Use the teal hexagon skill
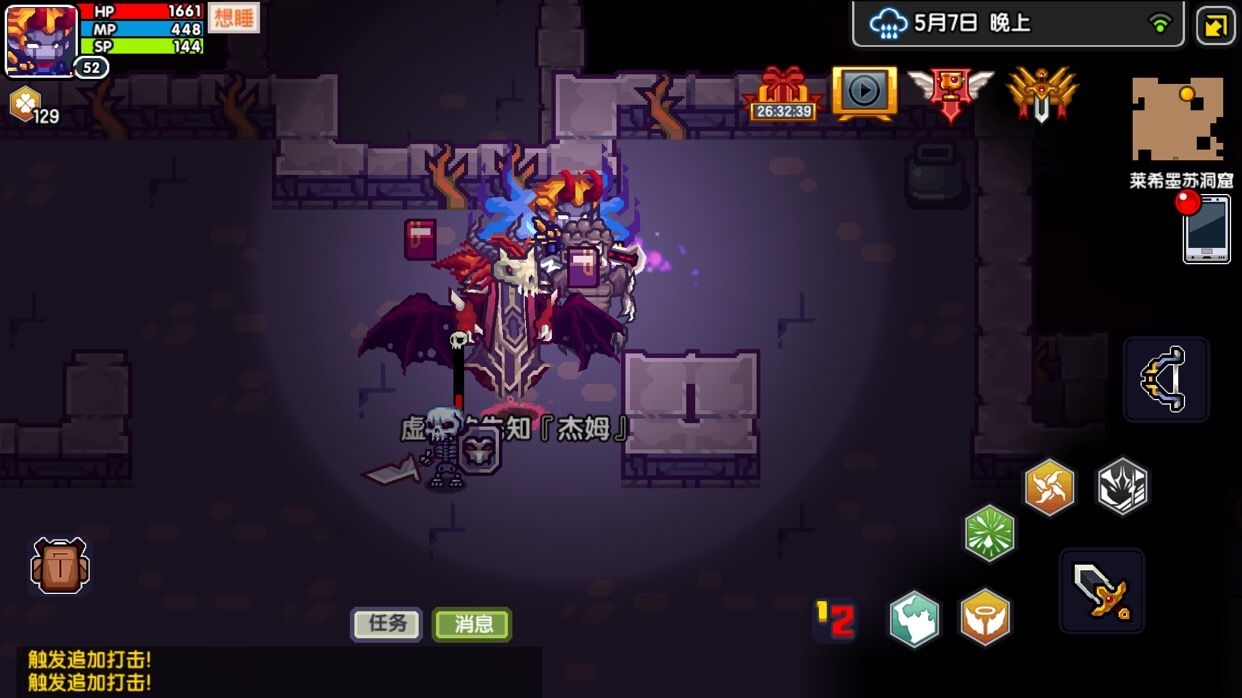The width and height of the screenshot is (1242, 698). 914,619
